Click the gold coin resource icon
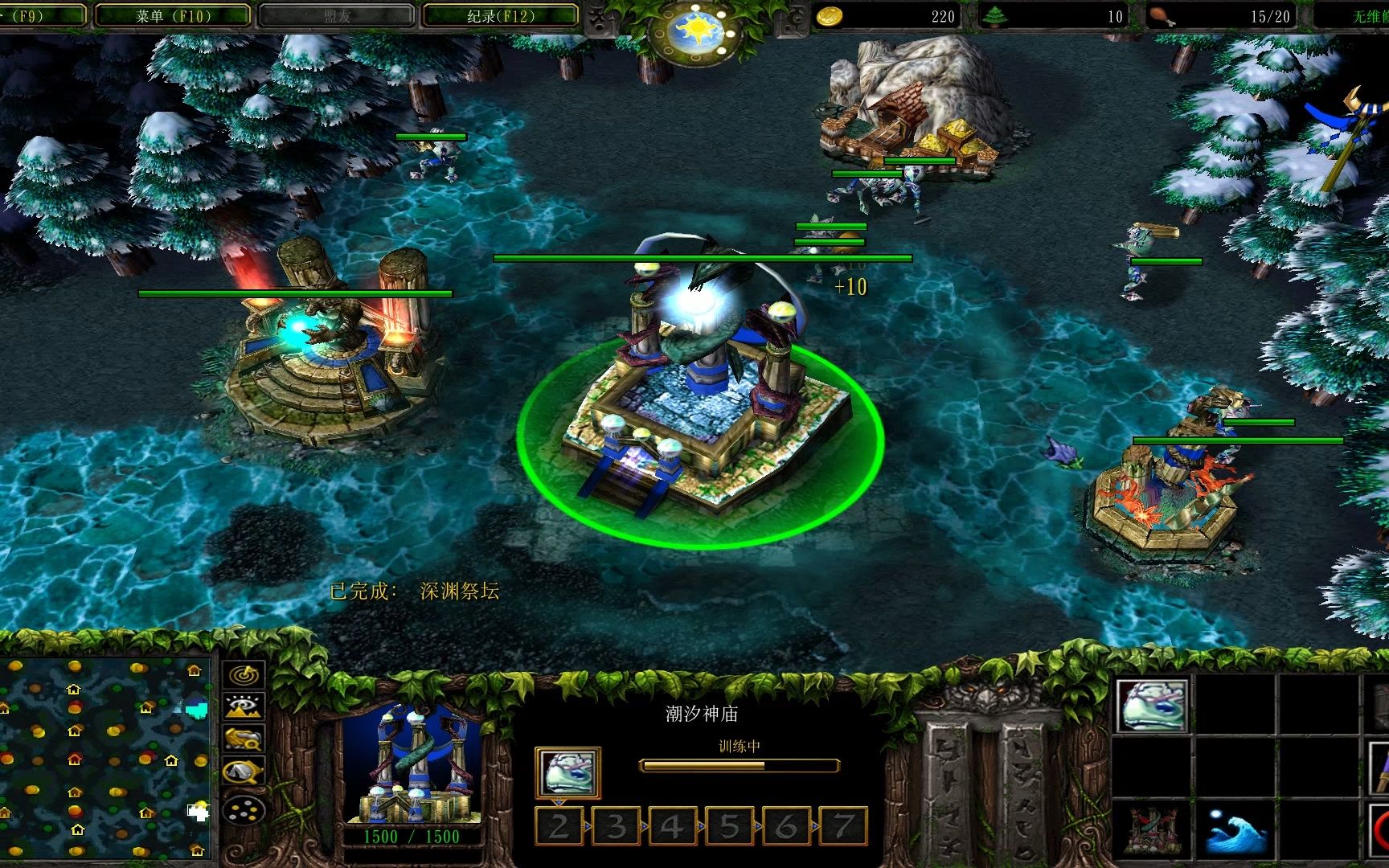Image resolution: width=1389 pixels, height=868 pixels. click(828, 14)
